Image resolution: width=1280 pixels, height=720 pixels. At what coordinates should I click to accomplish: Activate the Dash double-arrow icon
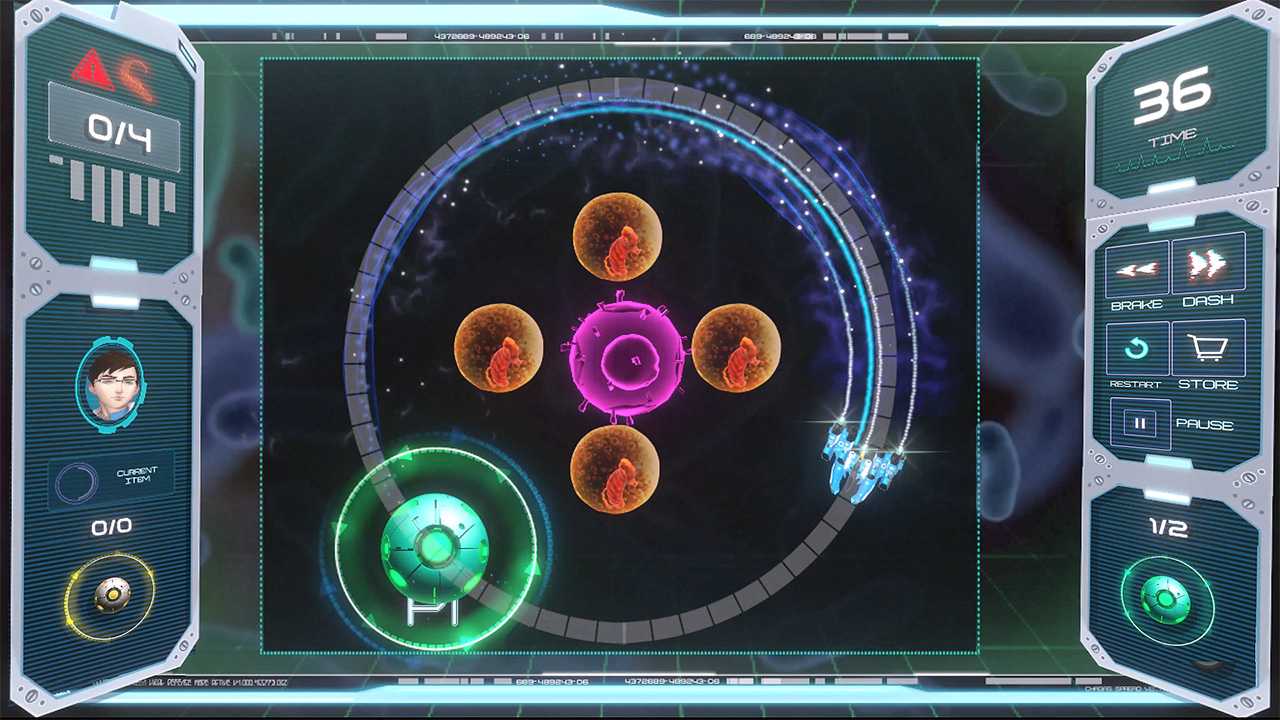tap(1208, 264)
